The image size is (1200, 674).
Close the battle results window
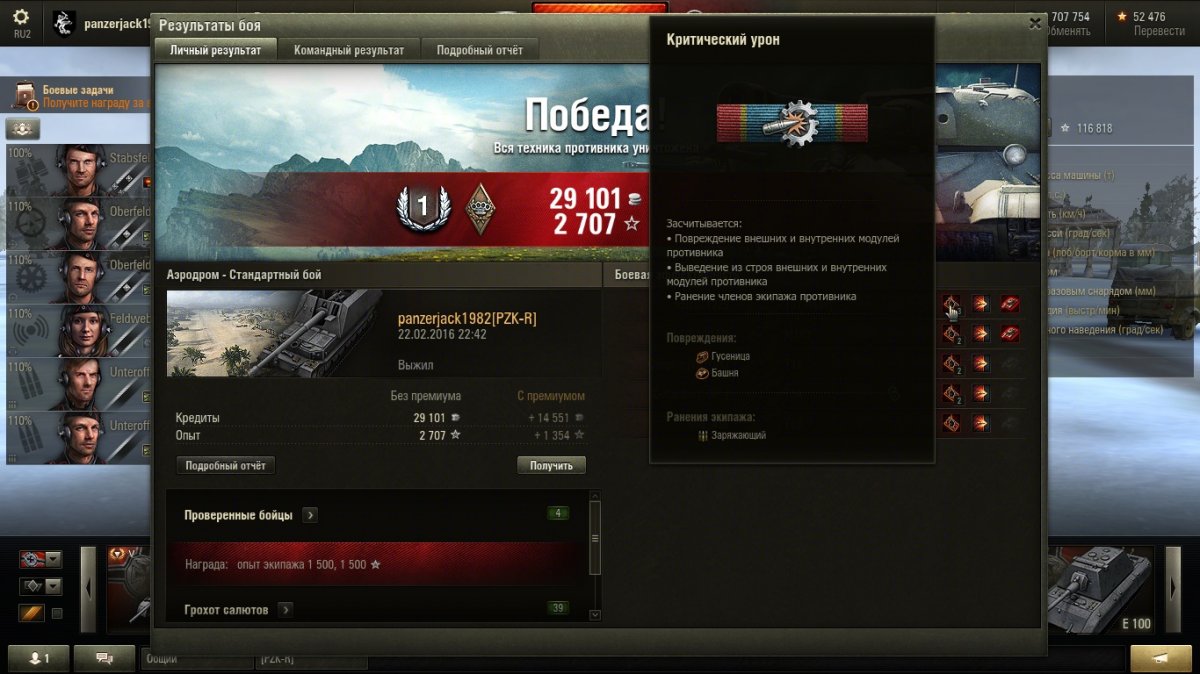coord(1035,24)
